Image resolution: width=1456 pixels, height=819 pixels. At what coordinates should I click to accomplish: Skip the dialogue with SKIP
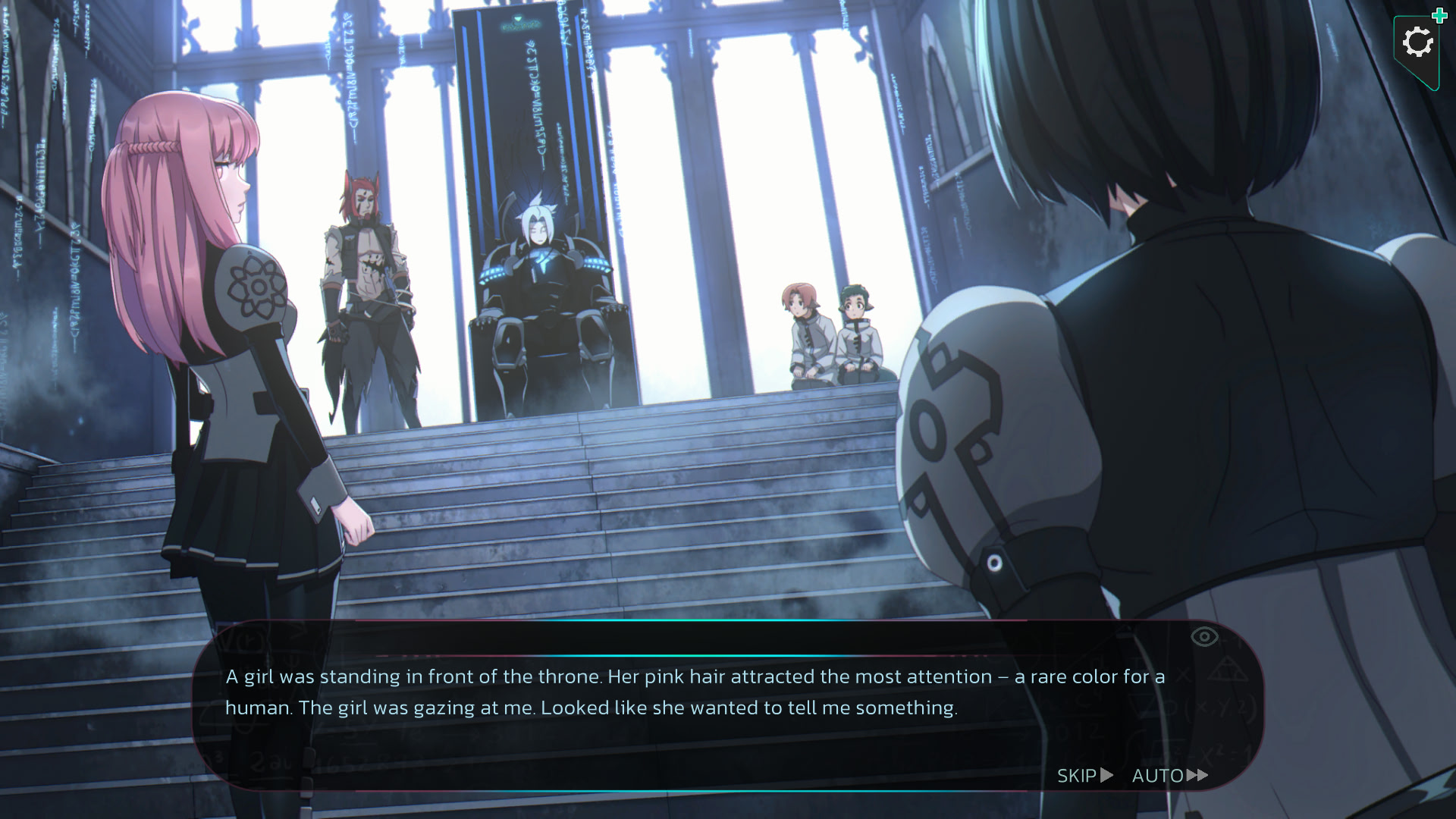1084,775
